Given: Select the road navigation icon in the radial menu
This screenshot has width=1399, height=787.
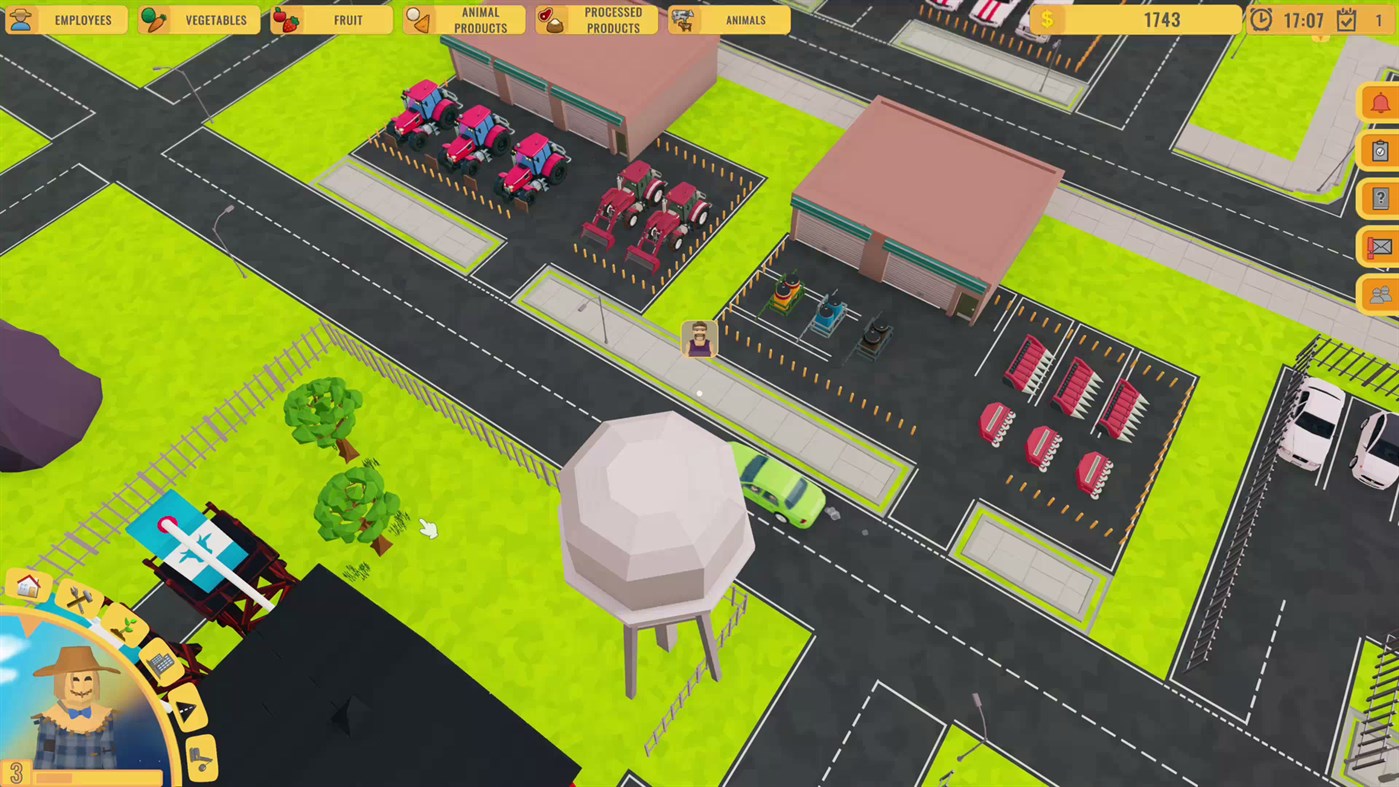Looking at the screenshot, I should (x=187, y=707).
